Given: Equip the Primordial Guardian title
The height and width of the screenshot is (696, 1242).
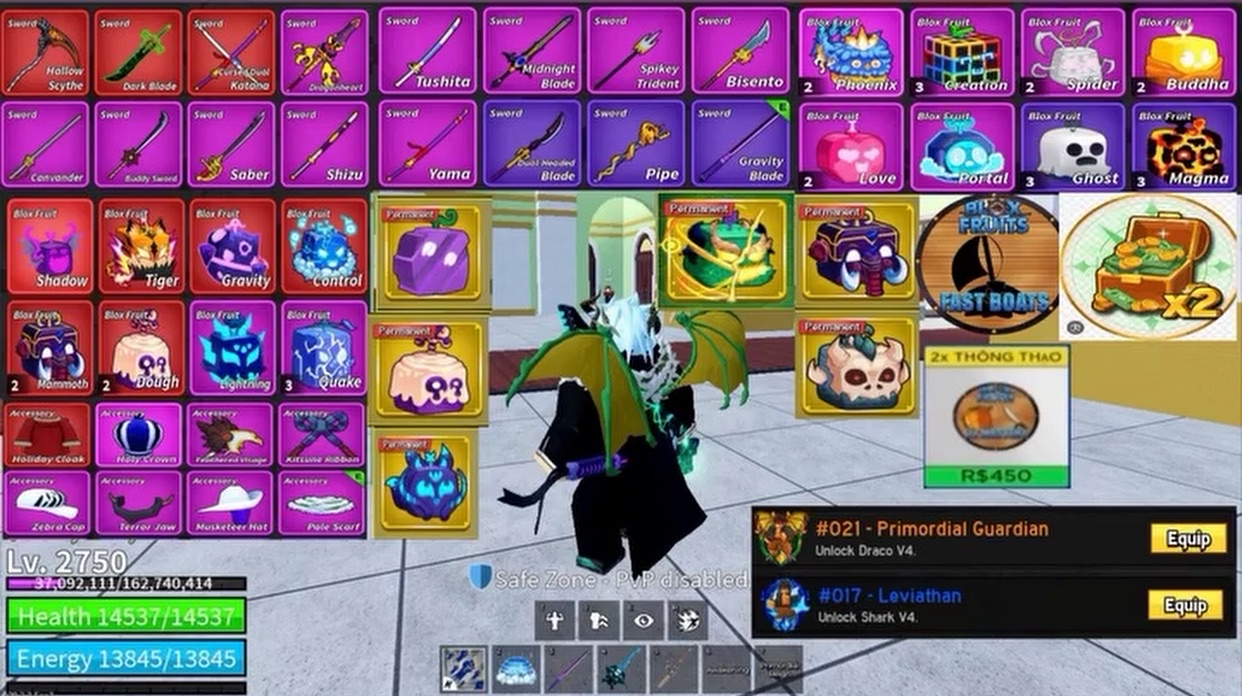Looking at the screenshot, I should pyautogui.click(x=1187, y=539).
